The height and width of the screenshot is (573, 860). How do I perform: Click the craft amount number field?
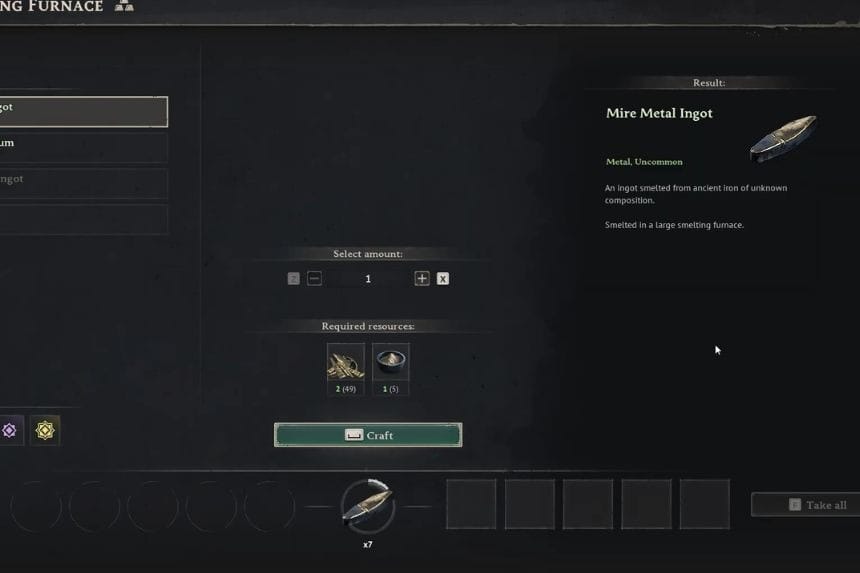click(x=368, y=279)
